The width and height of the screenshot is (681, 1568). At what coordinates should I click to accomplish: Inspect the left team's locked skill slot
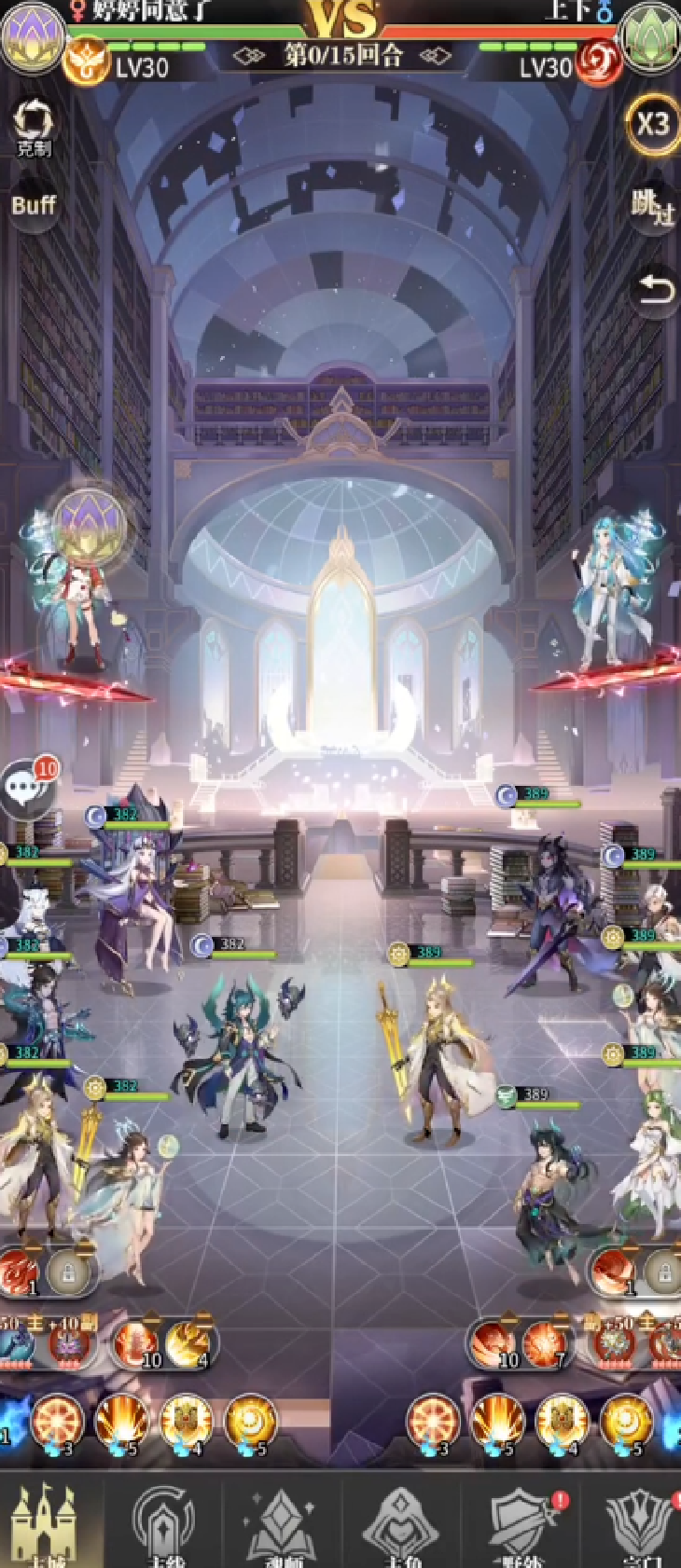click(x=70, y=1272)
